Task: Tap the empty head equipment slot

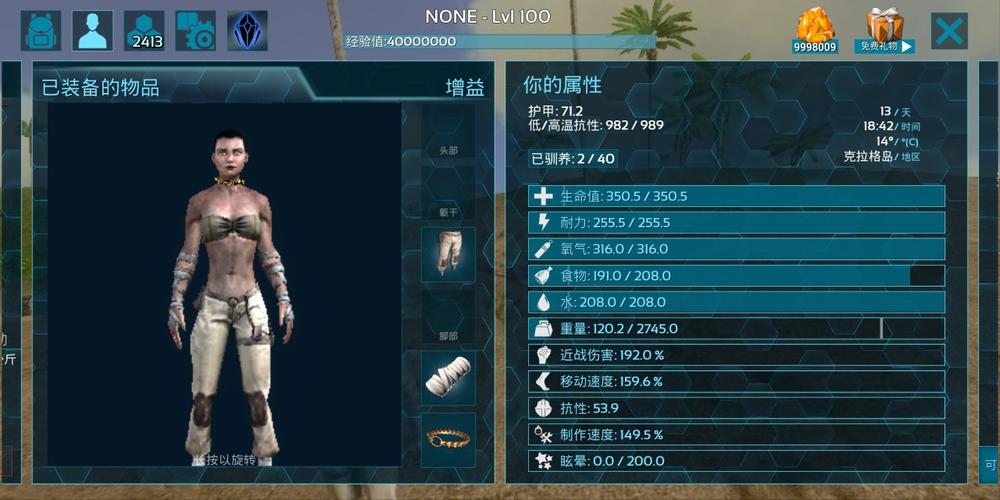Action: coord(447,132)
